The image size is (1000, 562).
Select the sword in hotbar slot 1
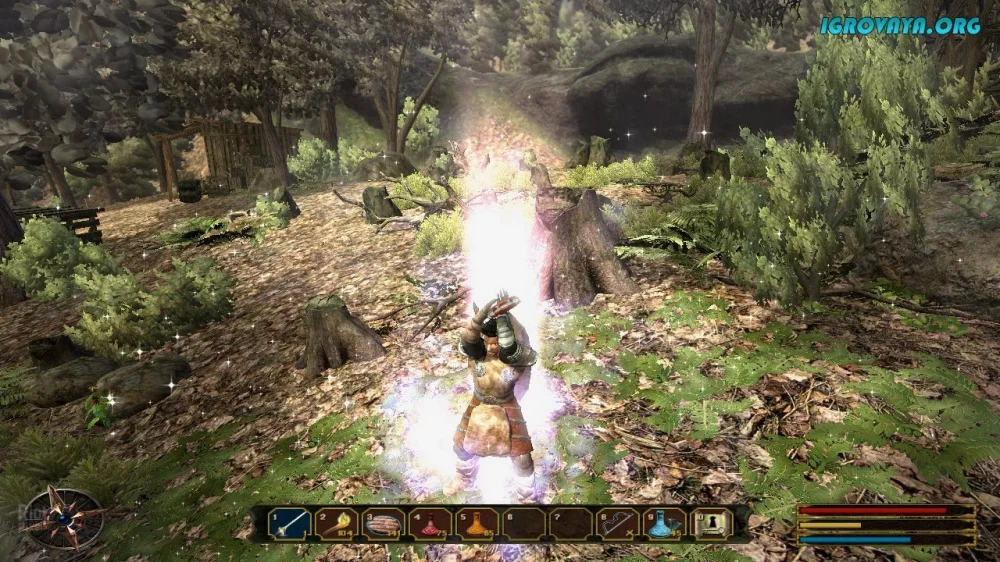click(x=290, y=523)
